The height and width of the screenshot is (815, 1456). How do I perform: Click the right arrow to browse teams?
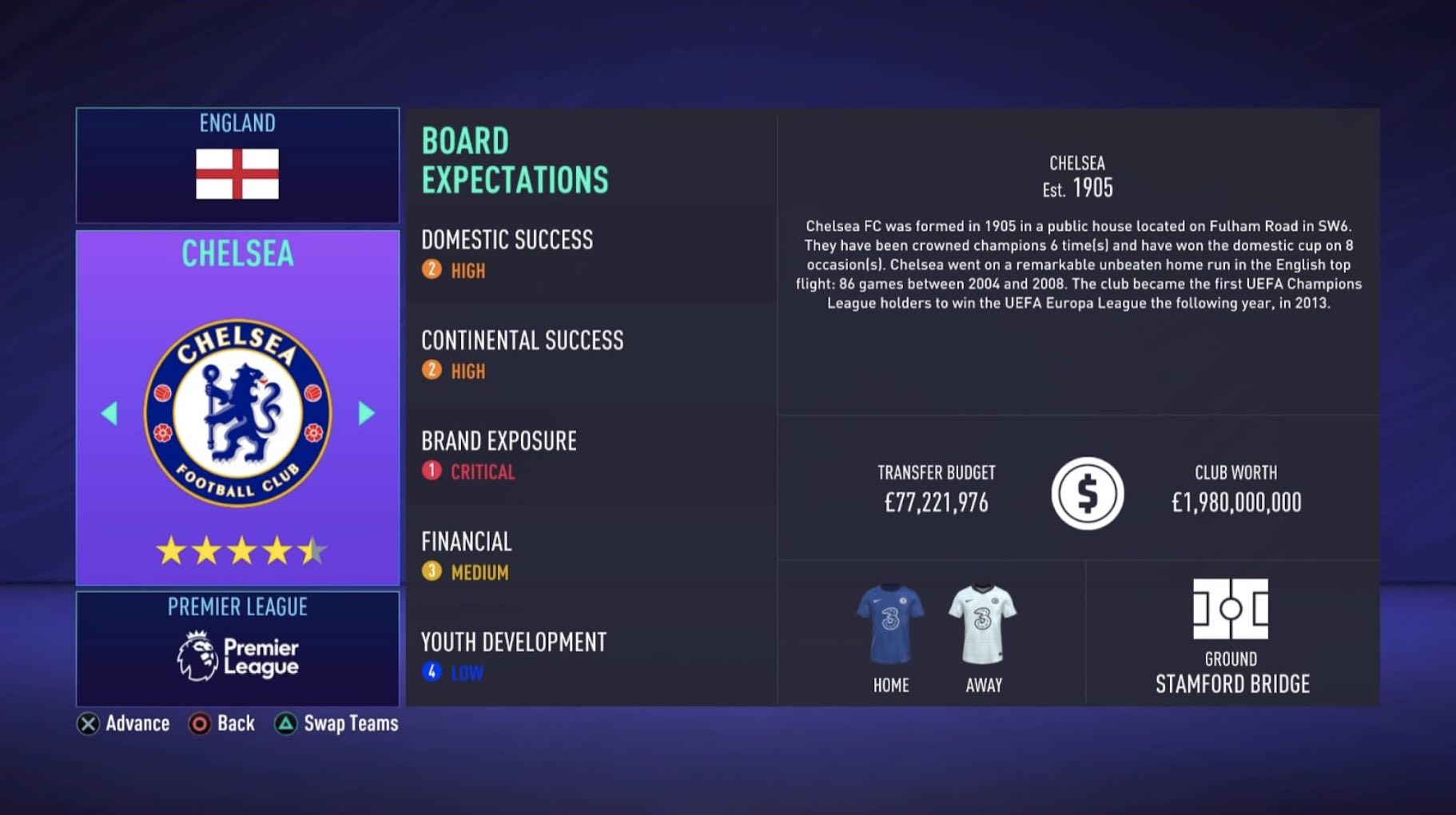coord(366,413)
